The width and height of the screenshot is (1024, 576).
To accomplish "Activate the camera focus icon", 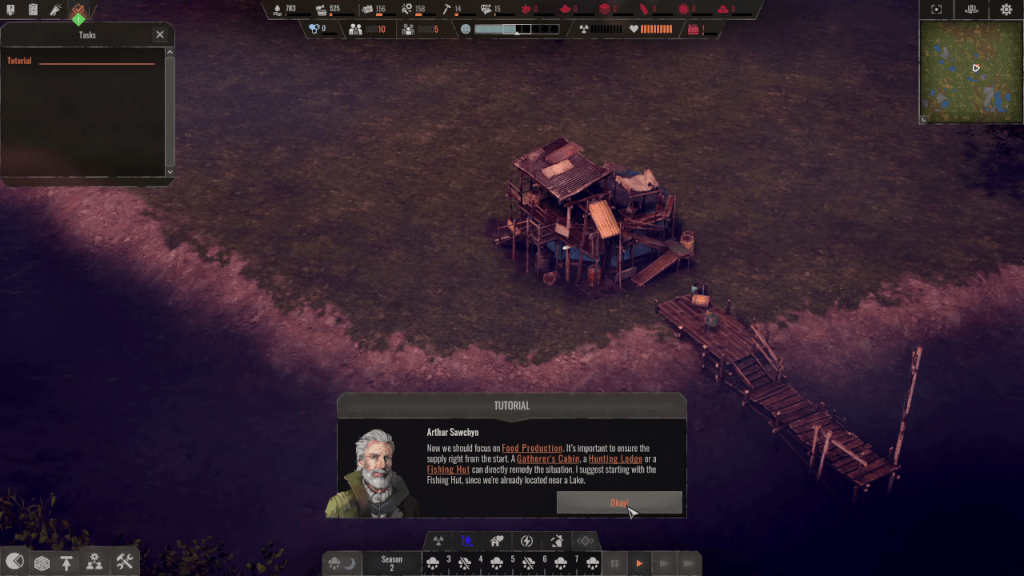I will tap(936, 10).
